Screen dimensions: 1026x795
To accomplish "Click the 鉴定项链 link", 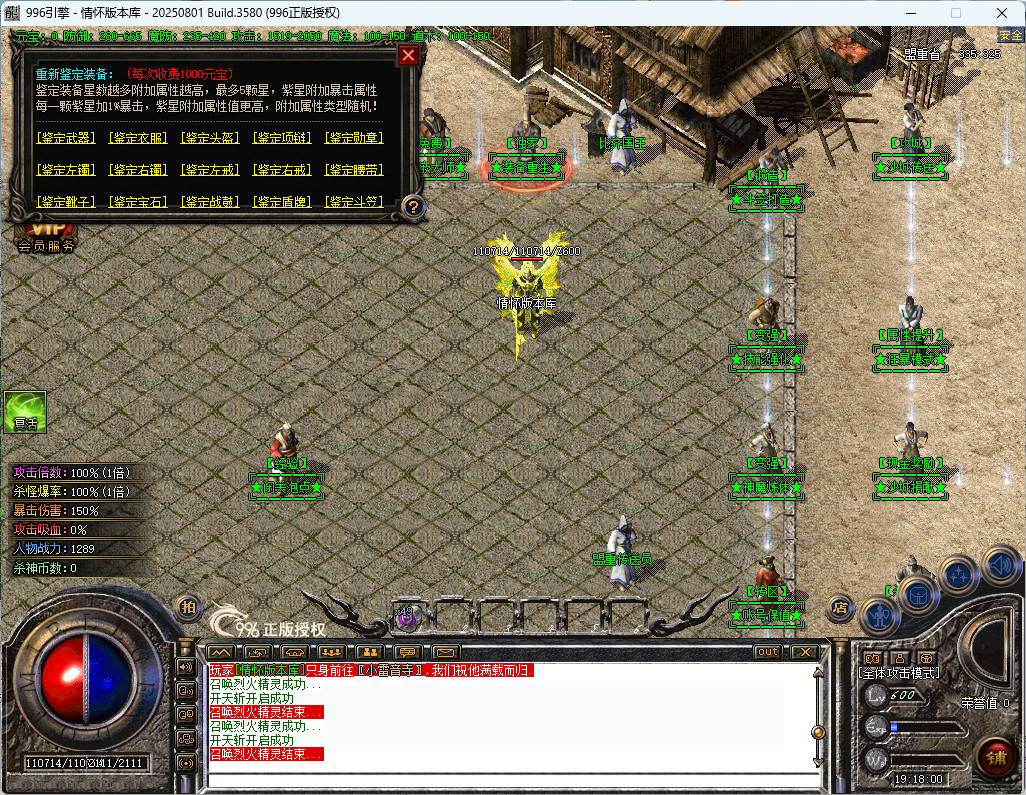I will (x=282, y=138).
